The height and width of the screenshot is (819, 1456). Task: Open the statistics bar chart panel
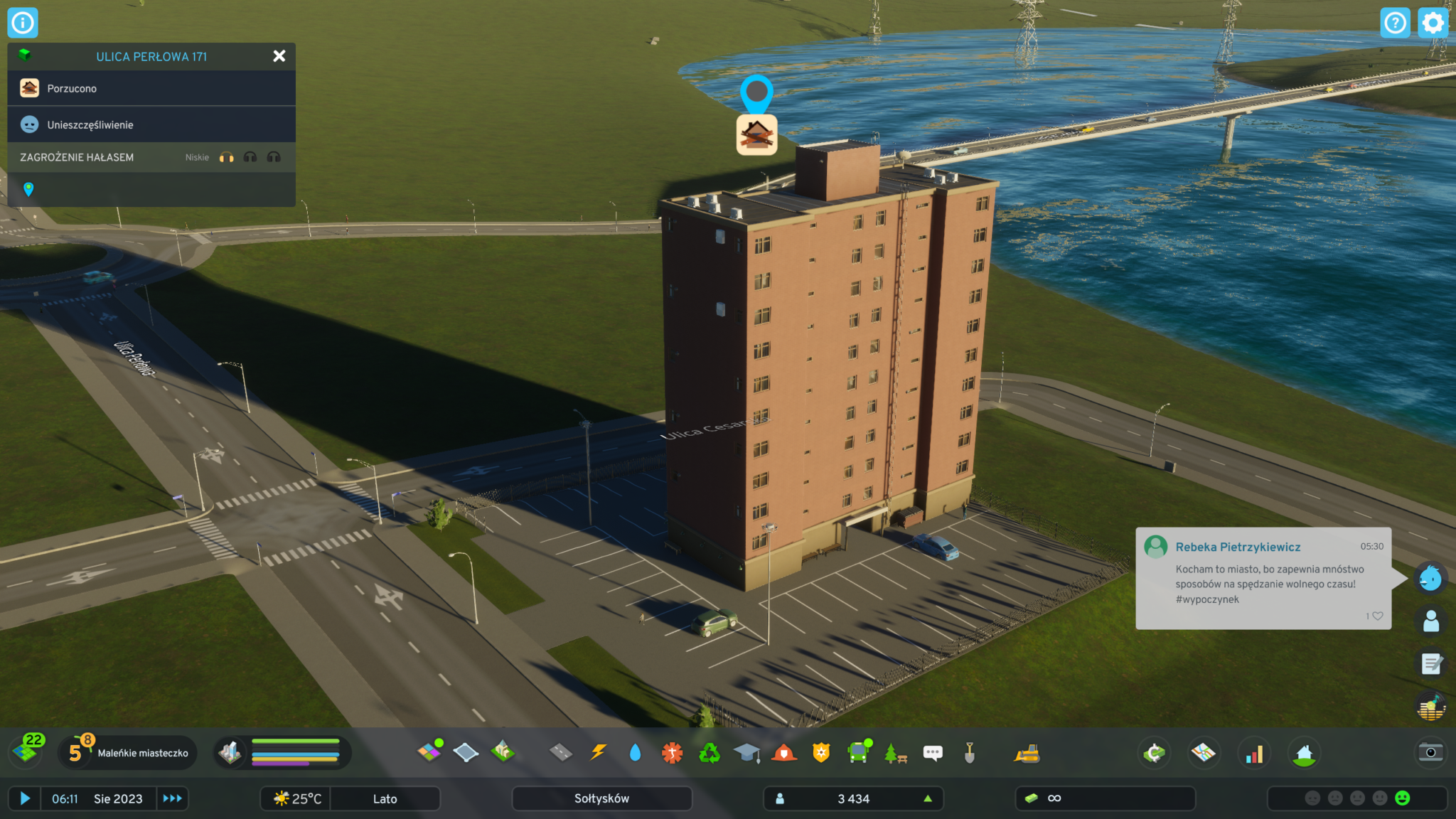point(1254,754)
